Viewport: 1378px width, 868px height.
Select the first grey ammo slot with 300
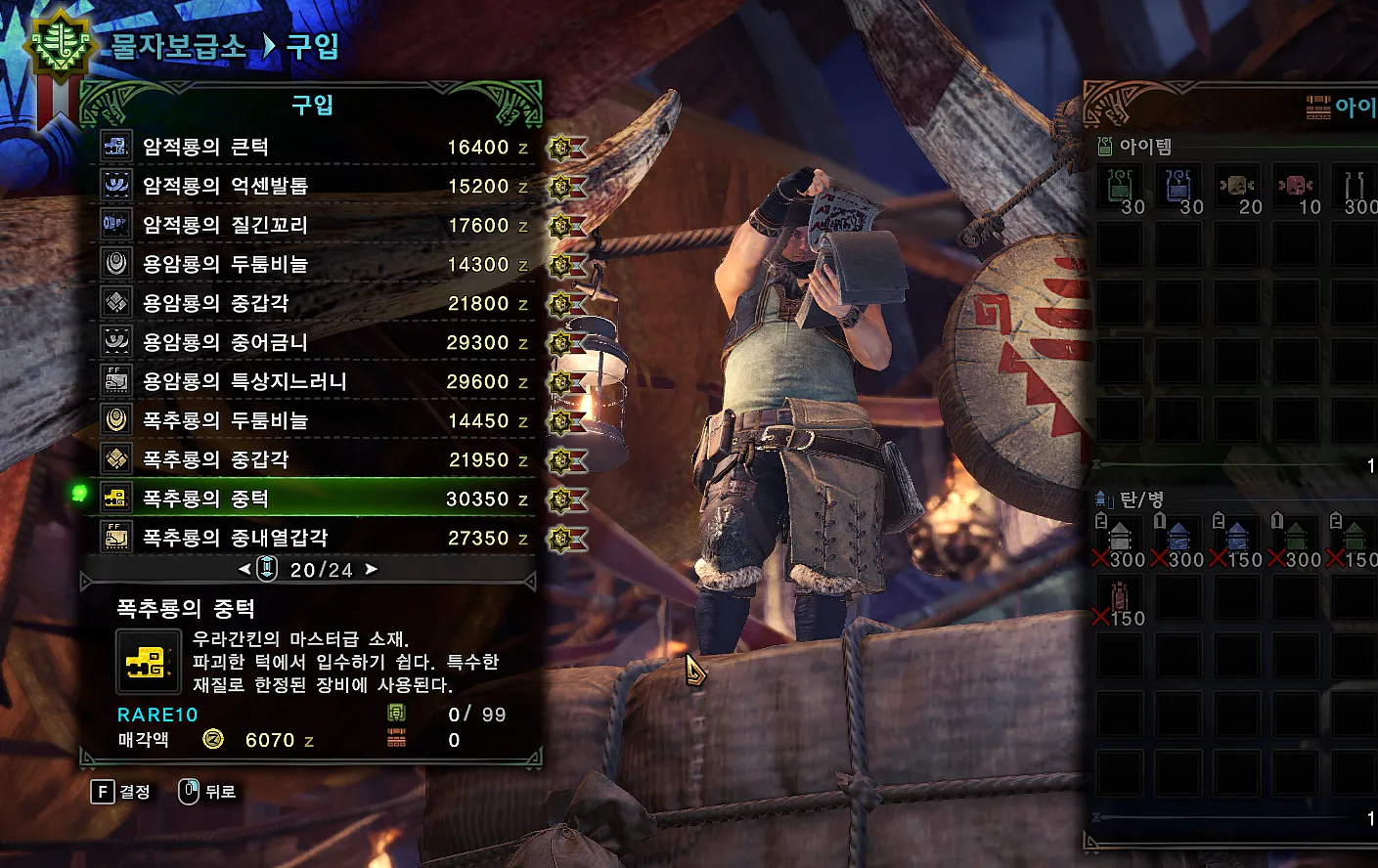click(1121, 540)
